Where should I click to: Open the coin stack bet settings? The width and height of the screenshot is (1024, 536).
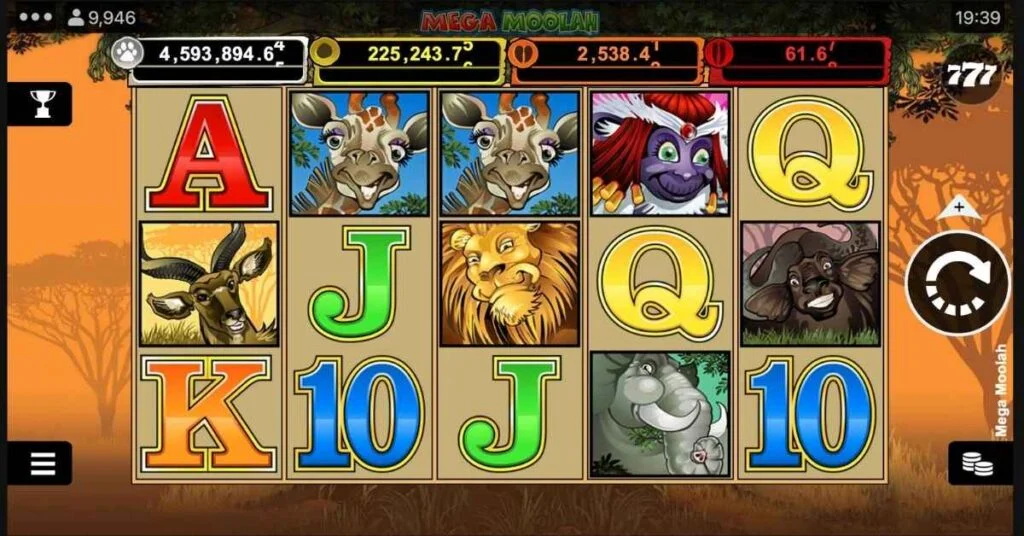tap(979, 463)
